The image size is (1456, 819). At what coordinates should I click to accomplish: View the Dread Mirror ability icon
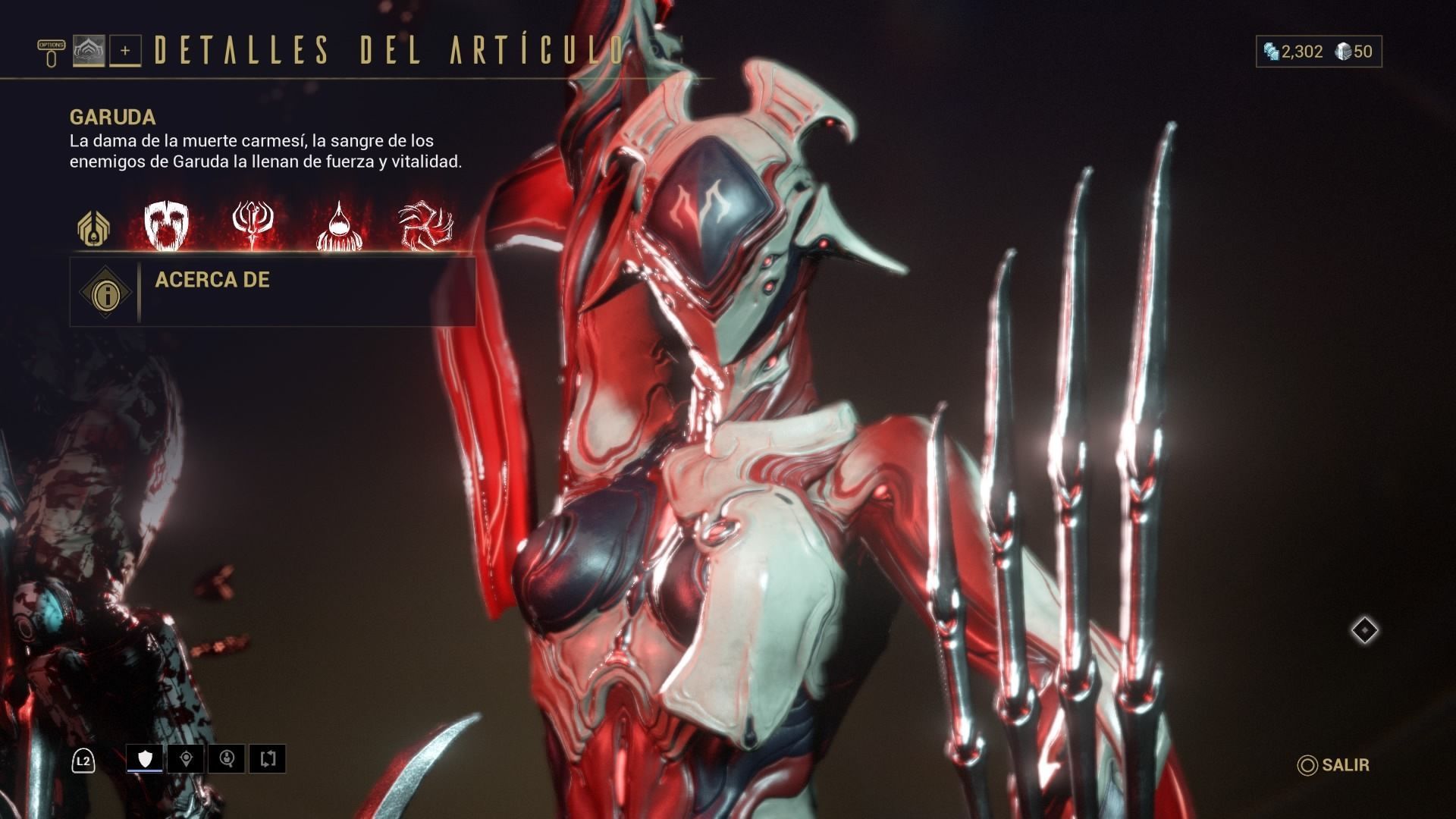165,225
